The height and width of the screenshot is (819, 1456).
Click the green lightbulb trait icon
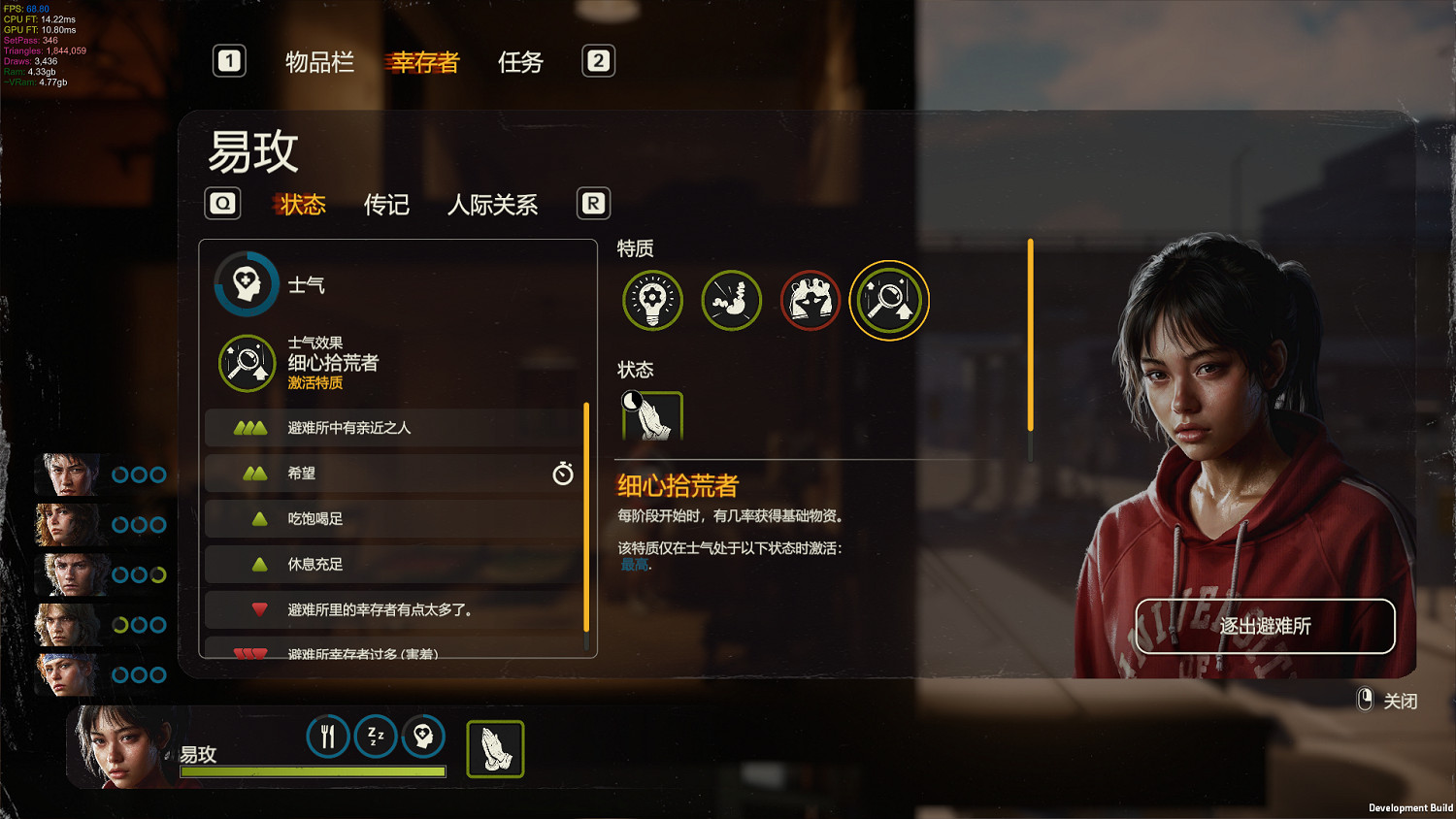coord(652,300)
